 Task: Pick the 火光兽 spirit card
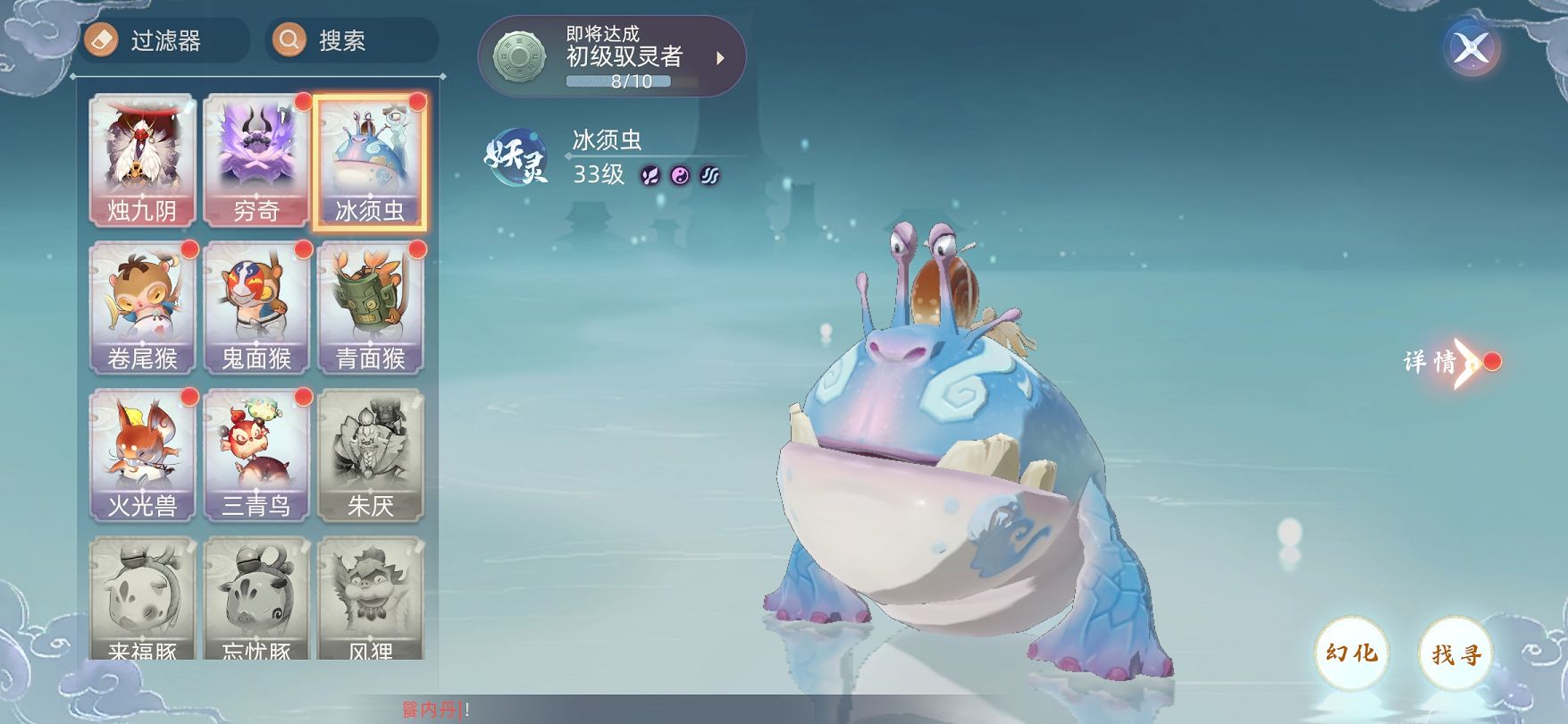[142, 456]
